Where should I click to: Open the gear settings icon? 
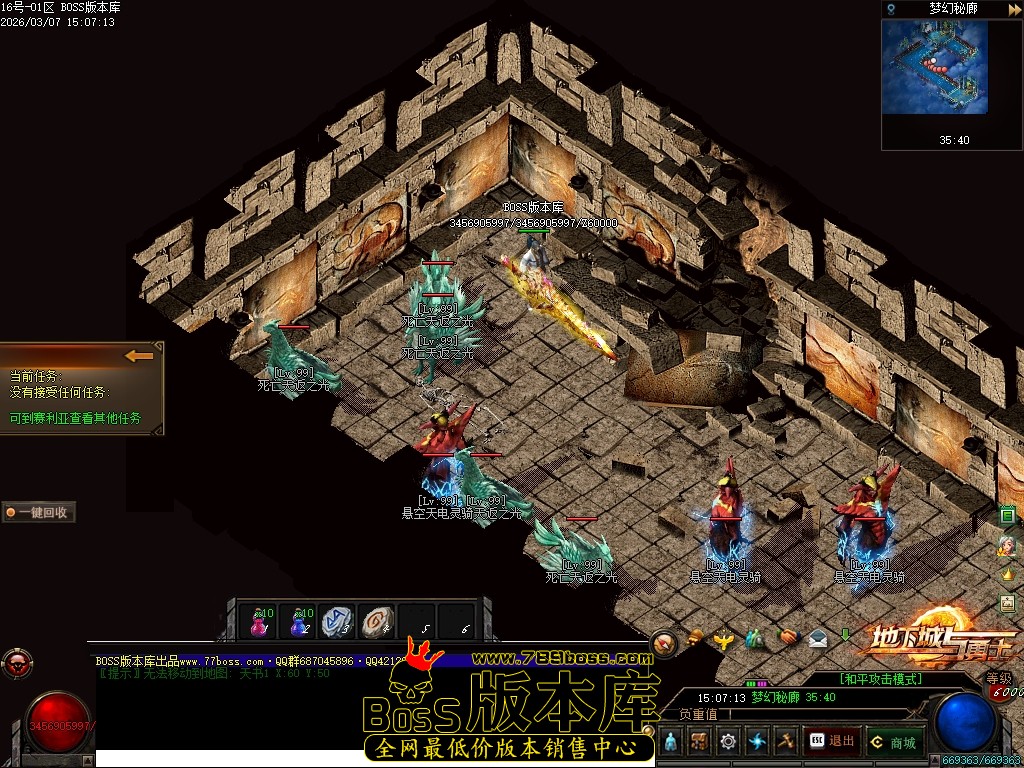(728, 741)
